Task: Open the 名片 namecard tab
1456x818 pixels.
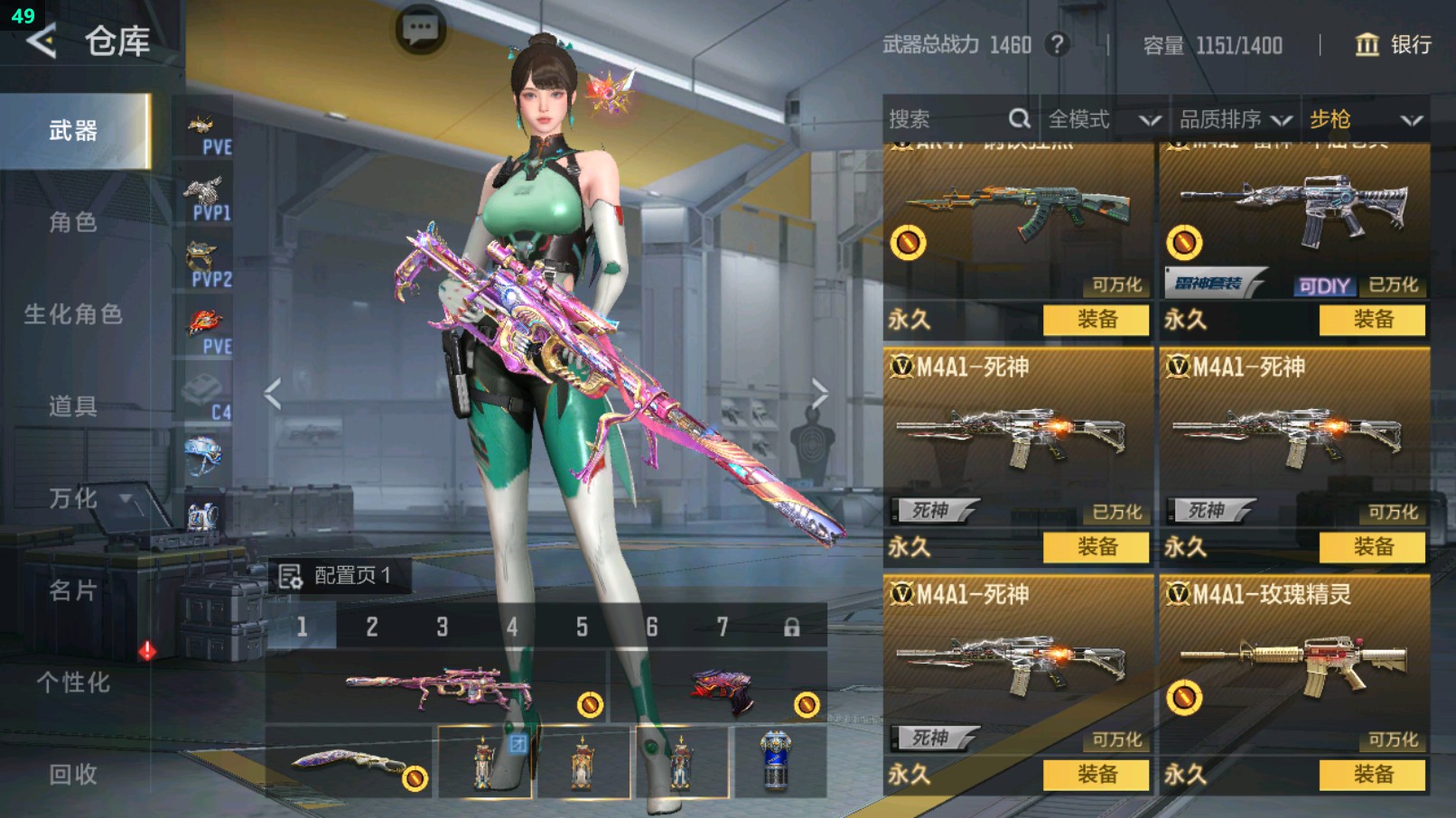Action: (x=73, y=590)
